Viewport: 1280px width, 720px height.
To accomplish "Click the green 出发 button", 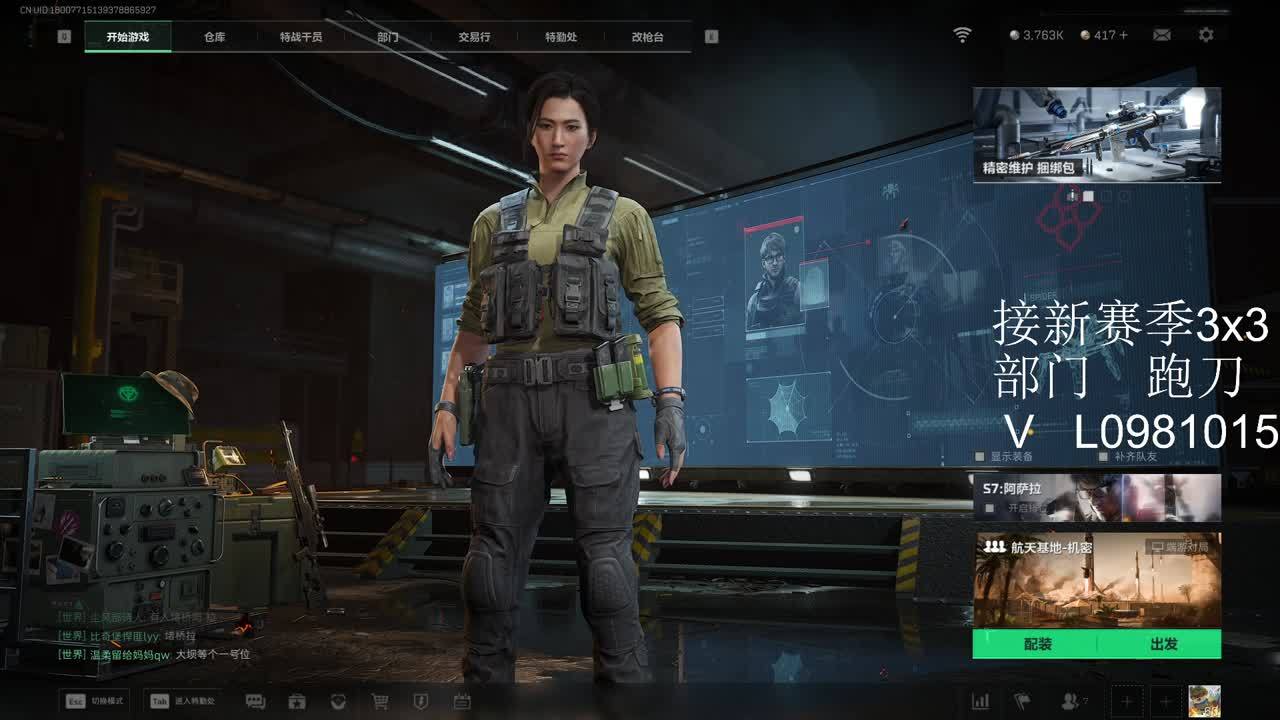I will 1163,644.
